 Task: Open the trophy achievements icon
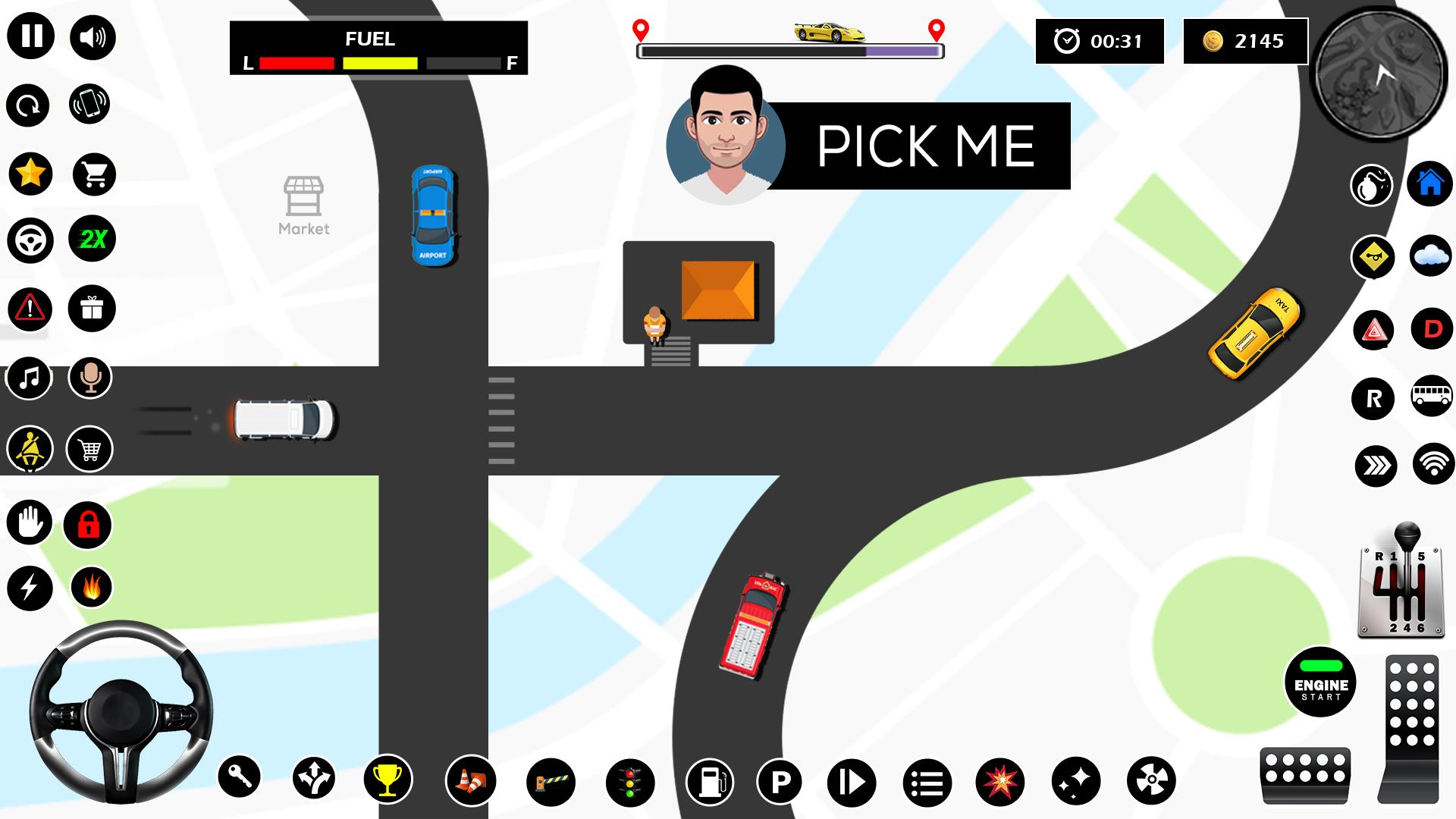pyautogui.click(x=388, y=780)
